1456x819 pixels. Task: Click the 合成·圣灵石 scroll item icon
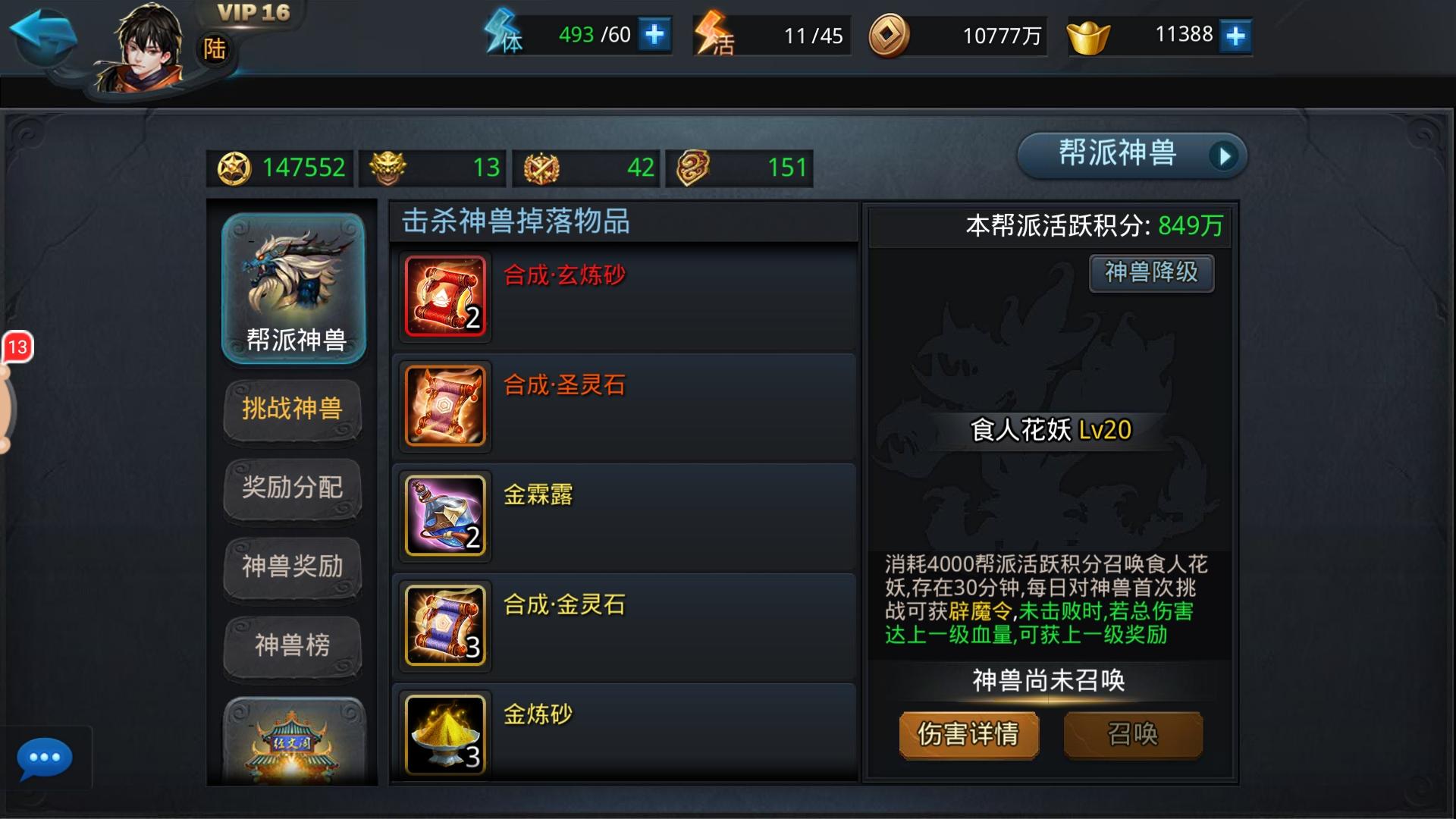444,406
